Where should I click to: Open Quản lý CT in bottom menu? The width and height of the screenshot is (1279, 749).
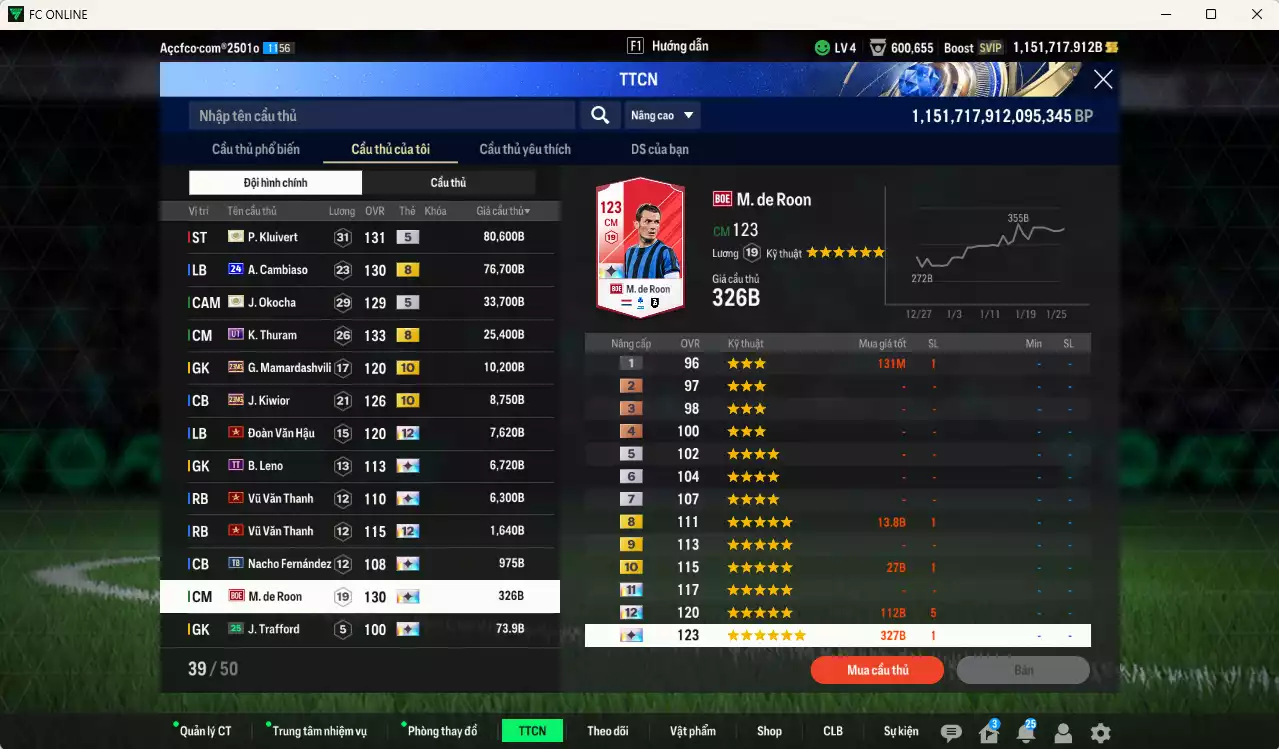(x=205, y=731)
